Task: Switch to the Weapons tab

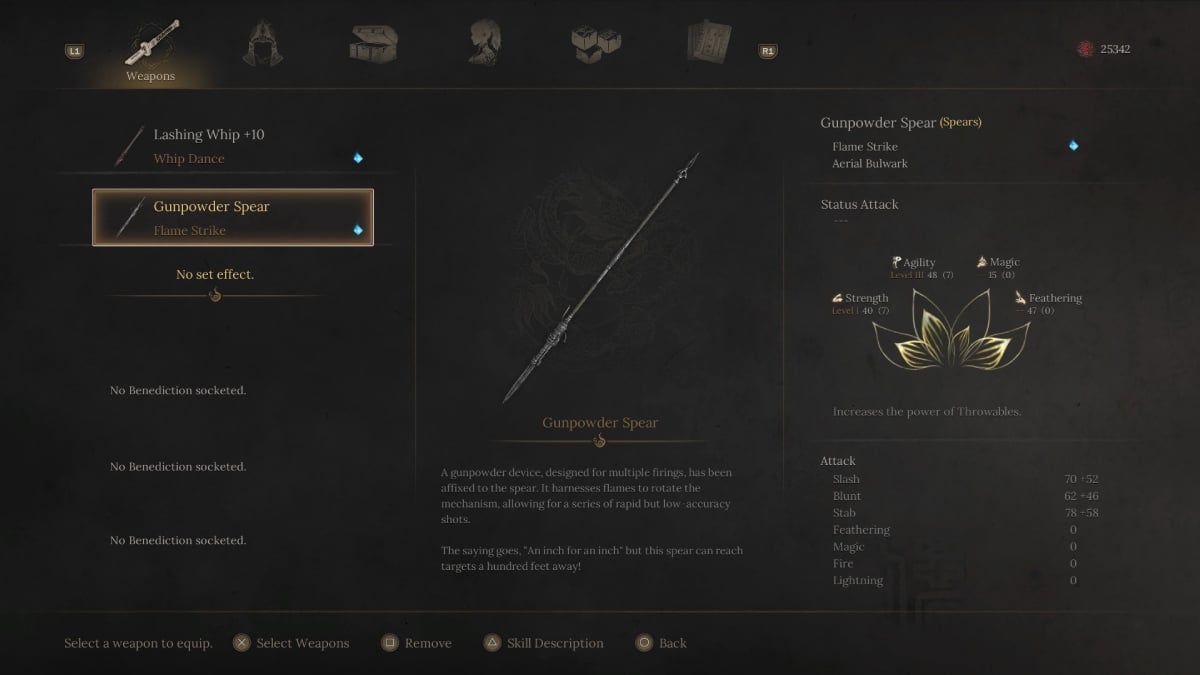Action: (x=150, y=48)
